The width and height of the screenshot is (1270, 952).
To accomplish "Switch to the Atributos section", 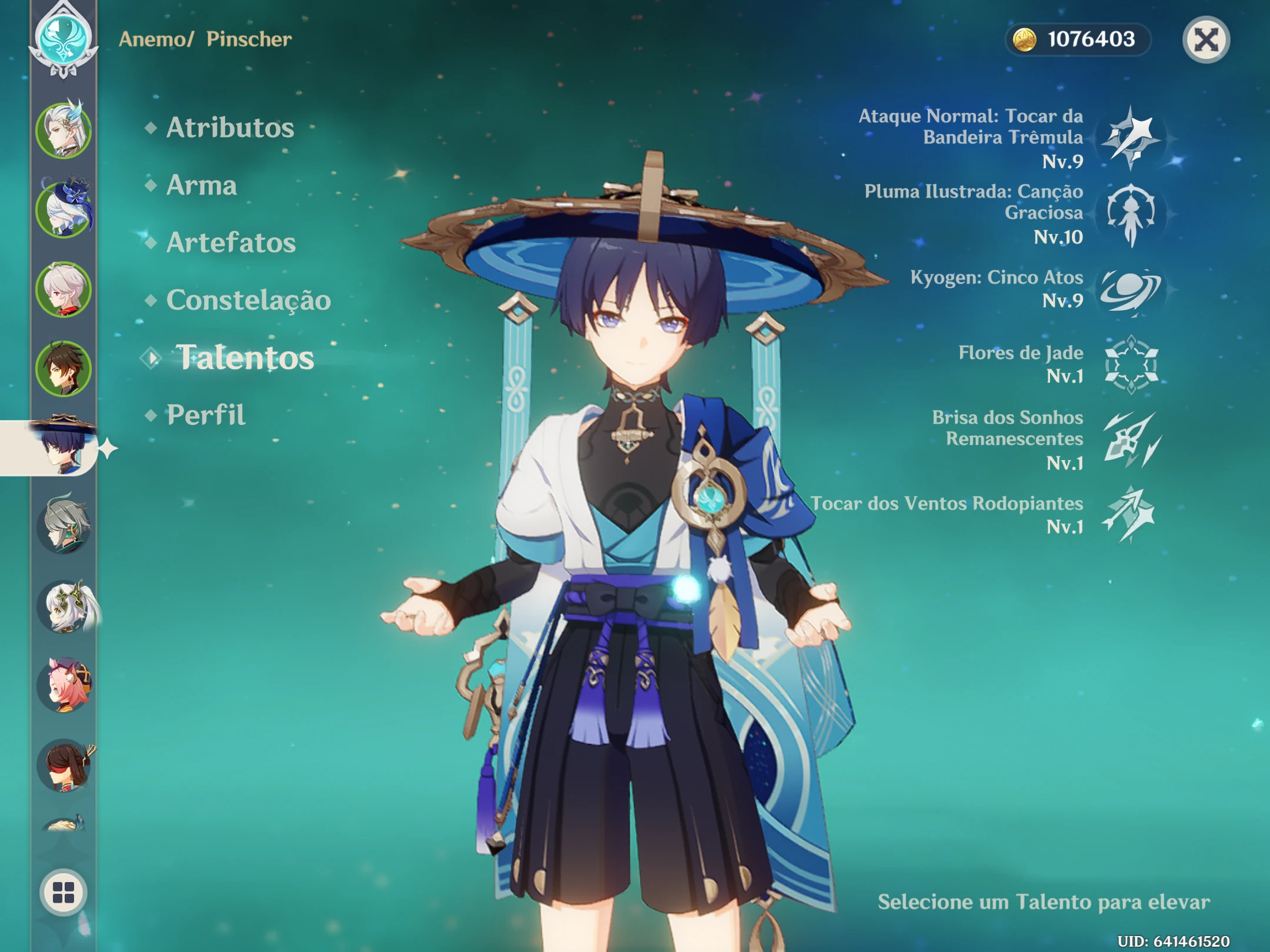I will click(x=230, y=128).
